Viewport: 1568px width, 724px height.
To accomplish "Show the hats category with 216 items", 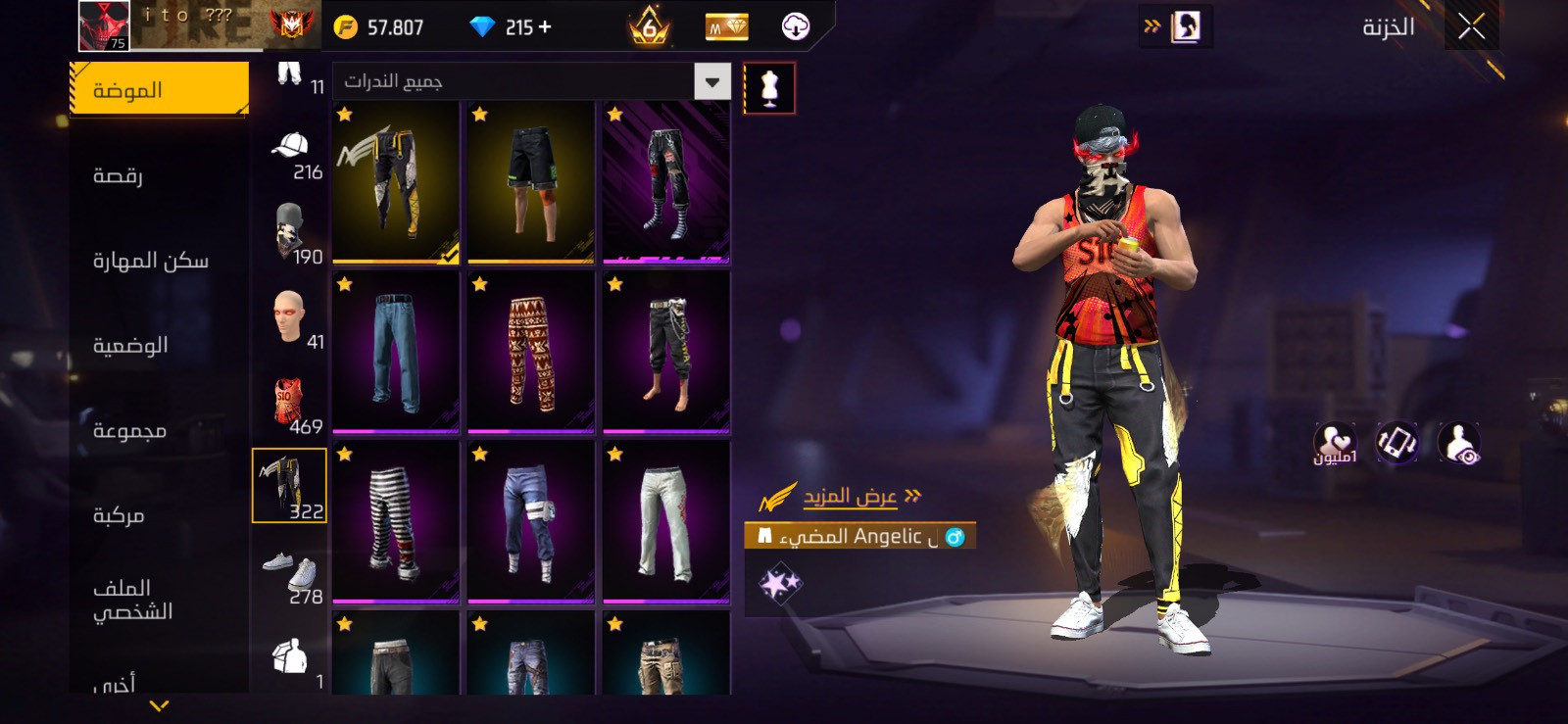I will pyautogui.click(x=291, y=157).
